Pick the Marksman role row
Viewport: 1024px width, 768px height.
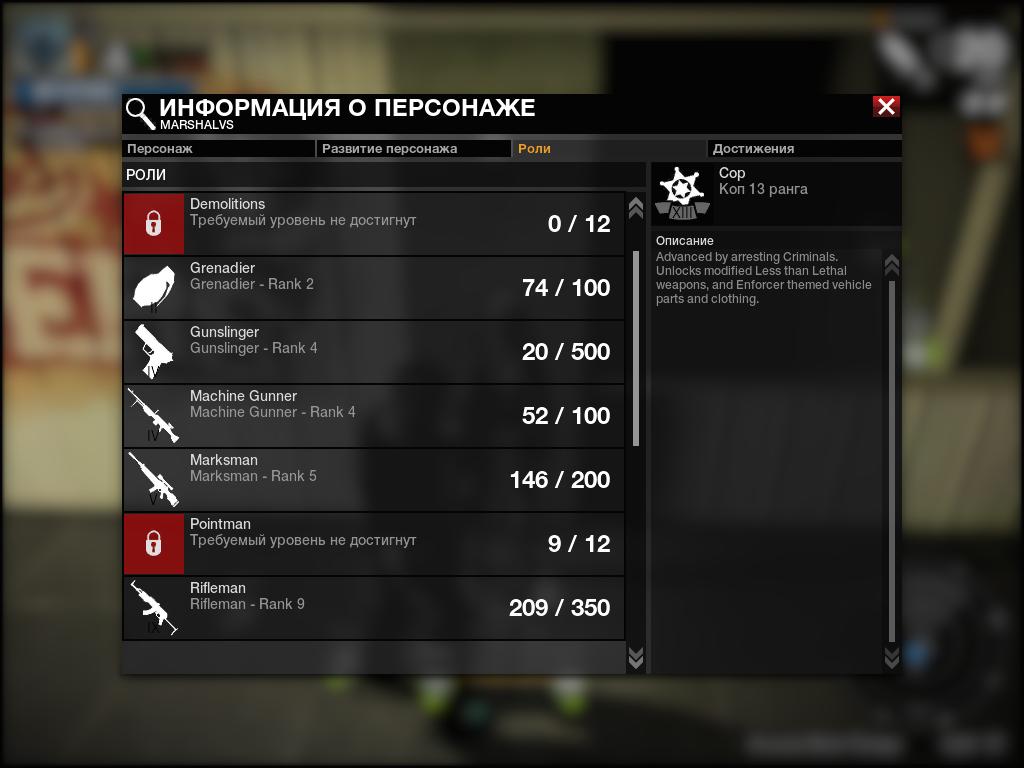point(373,480)
